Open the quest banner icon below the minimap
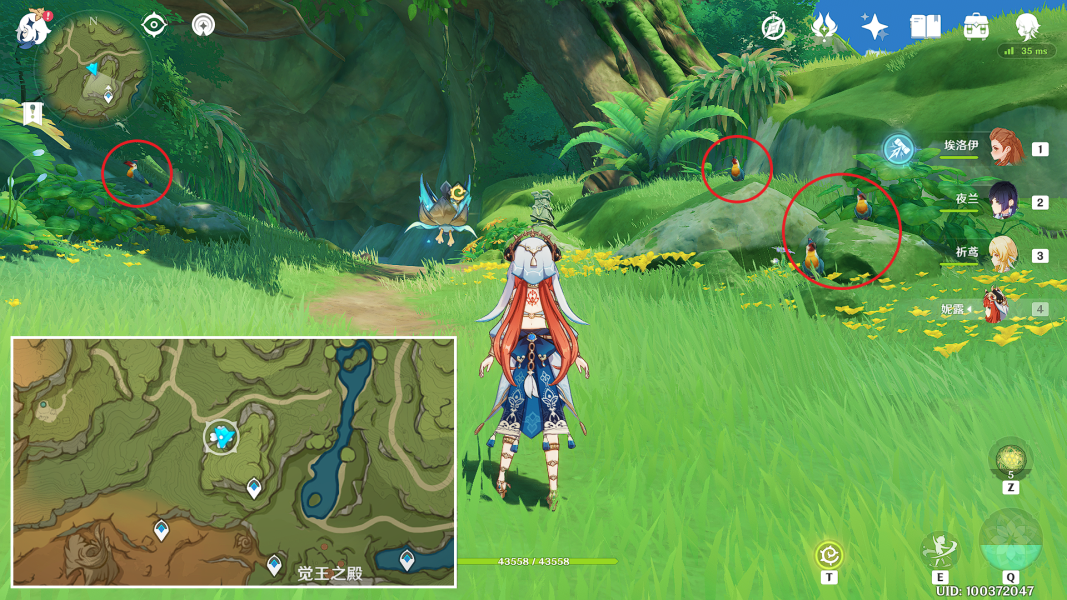The height and width of the screenshot is (600, 1067). click(33, 112)
